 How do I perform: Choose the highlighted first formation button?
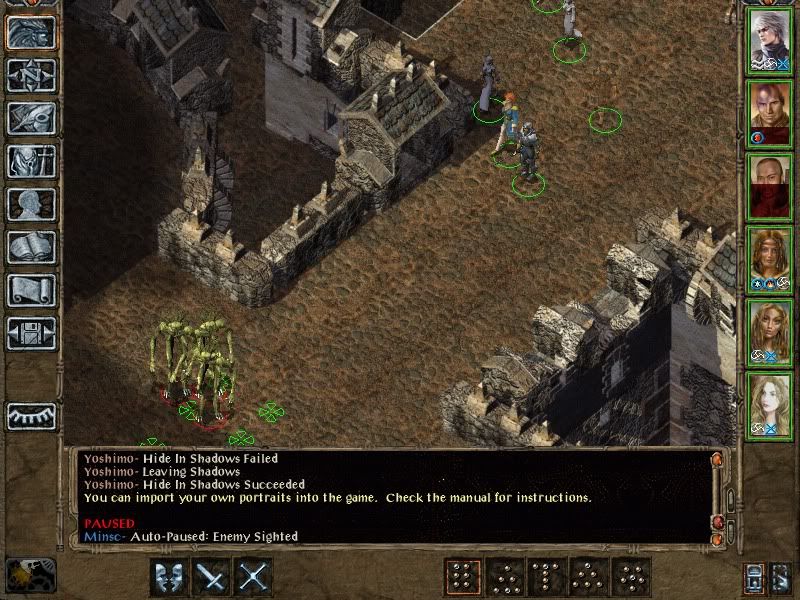point(461,576)
